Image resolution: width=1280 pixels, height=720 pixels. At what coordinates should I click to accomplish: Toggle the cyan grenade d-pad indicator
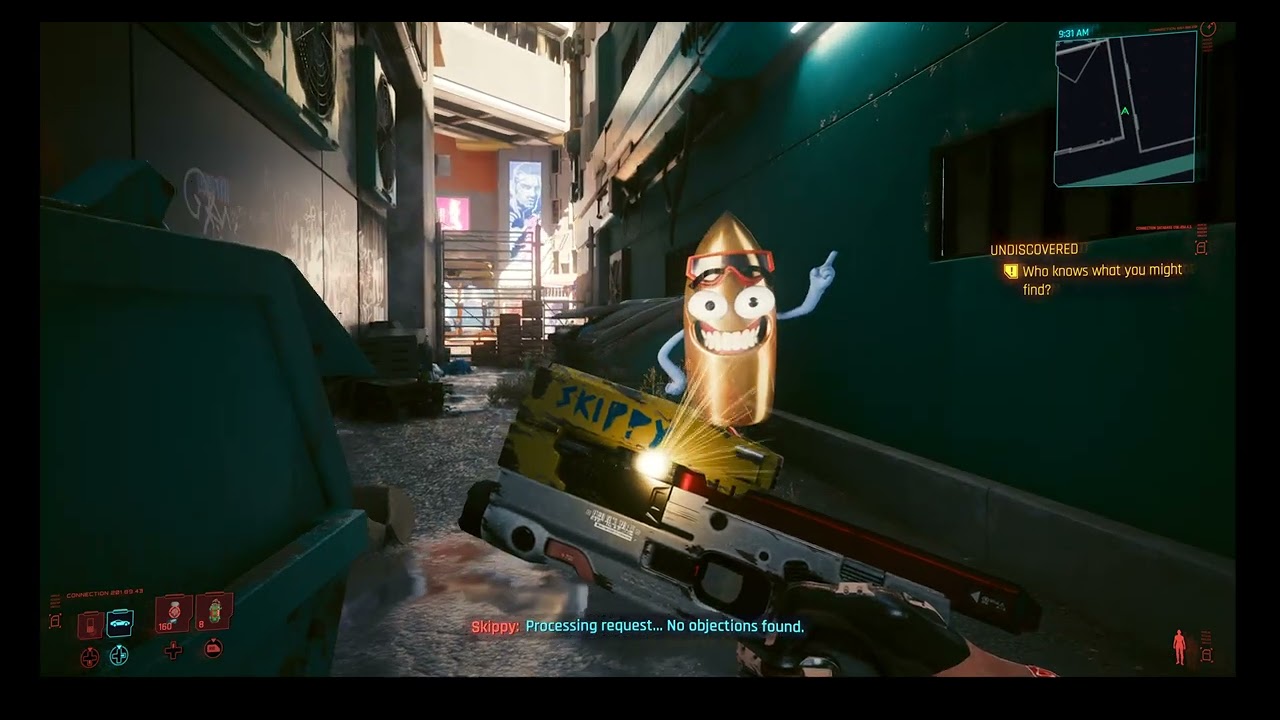[x=119, y=655]
